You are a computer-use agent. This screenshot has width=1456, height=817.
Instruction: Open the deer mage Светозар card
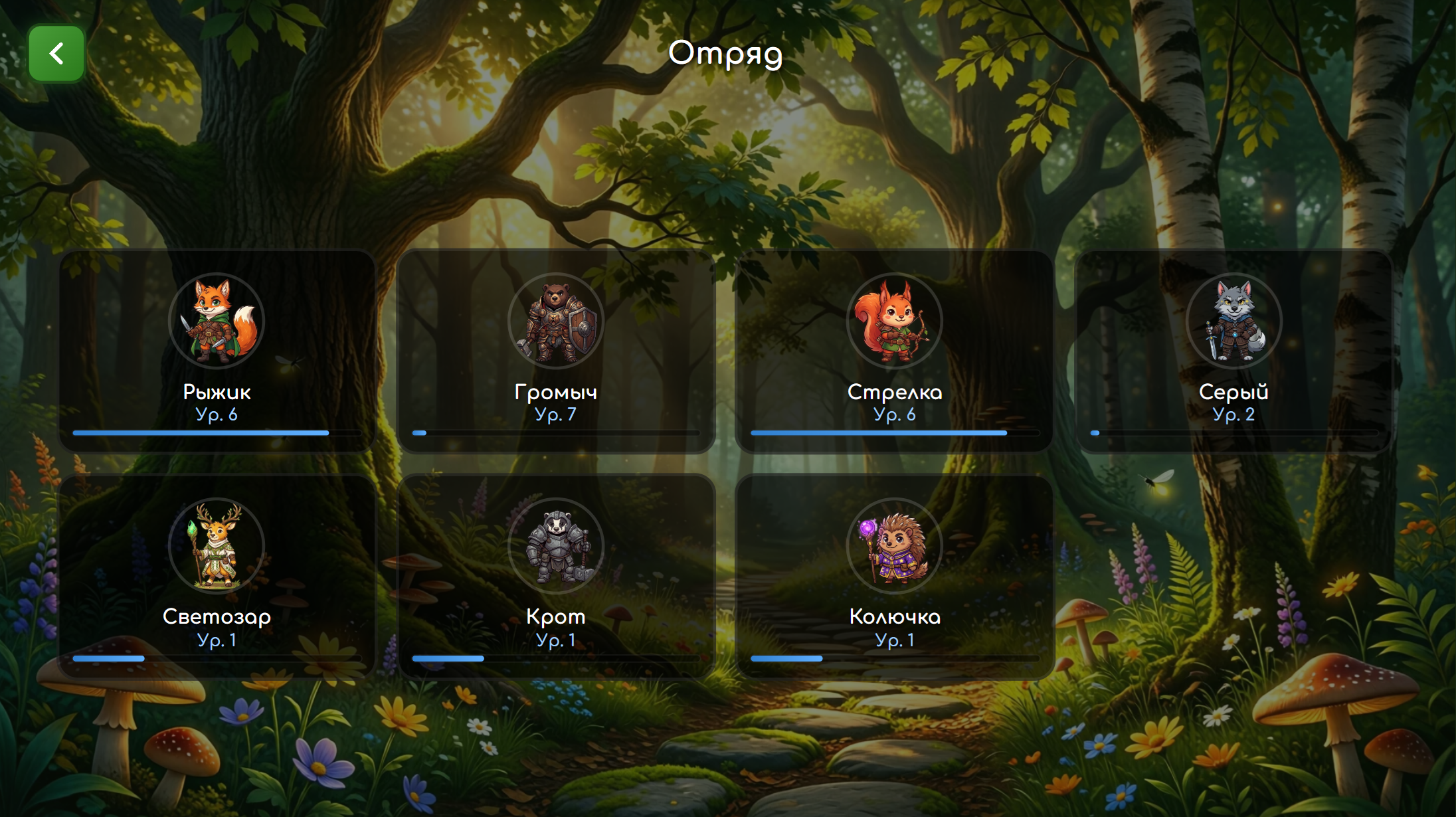[217, 575]
